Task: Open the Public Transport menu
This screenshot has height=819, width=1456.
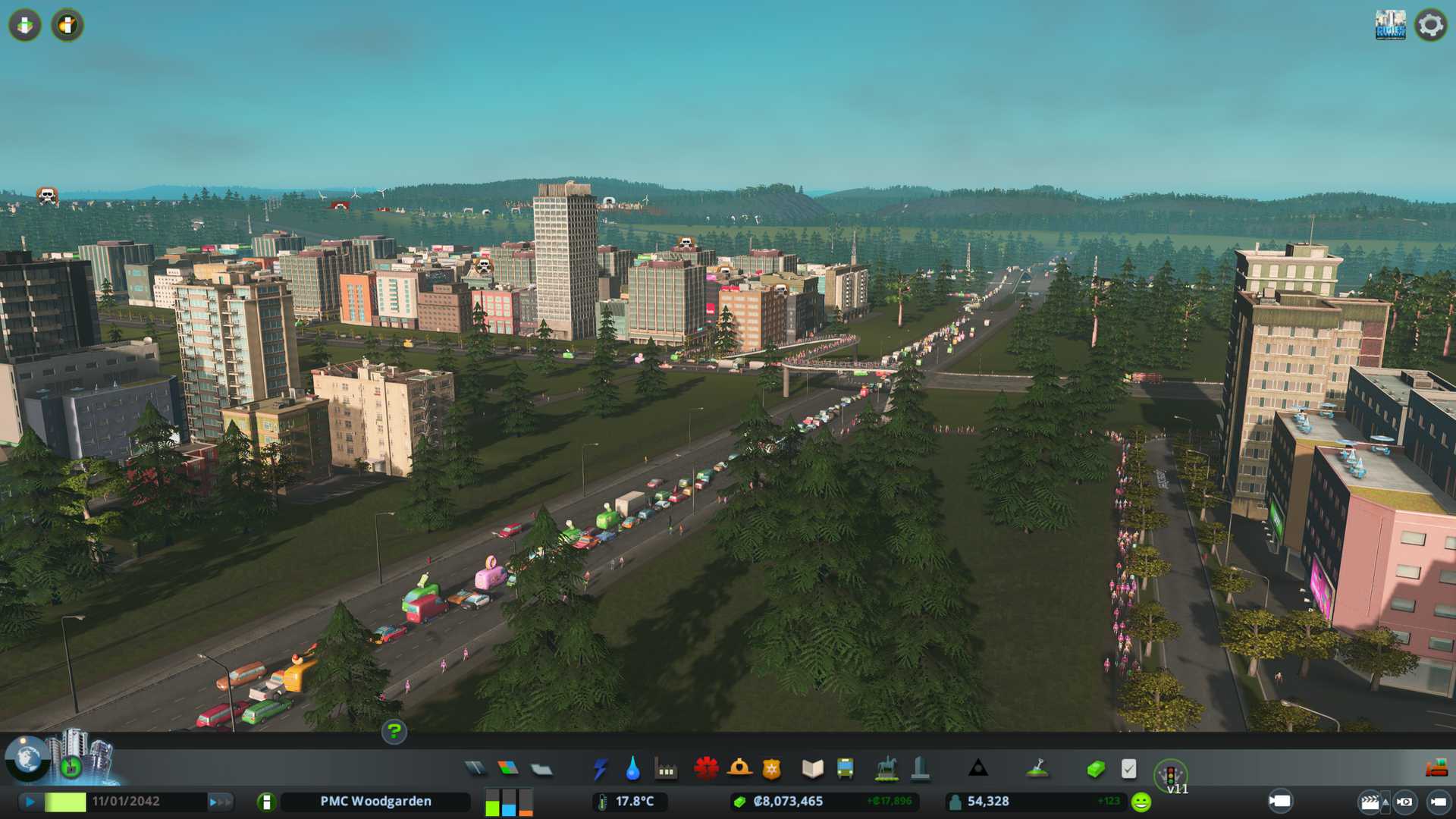Action: click(845, 769)
